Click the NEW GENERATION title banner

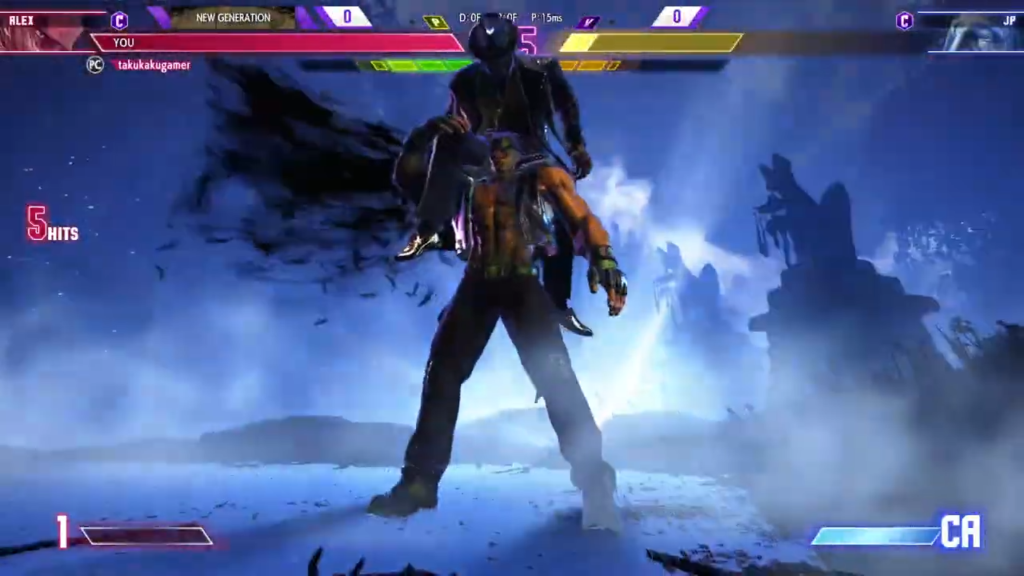pos(233,17)
